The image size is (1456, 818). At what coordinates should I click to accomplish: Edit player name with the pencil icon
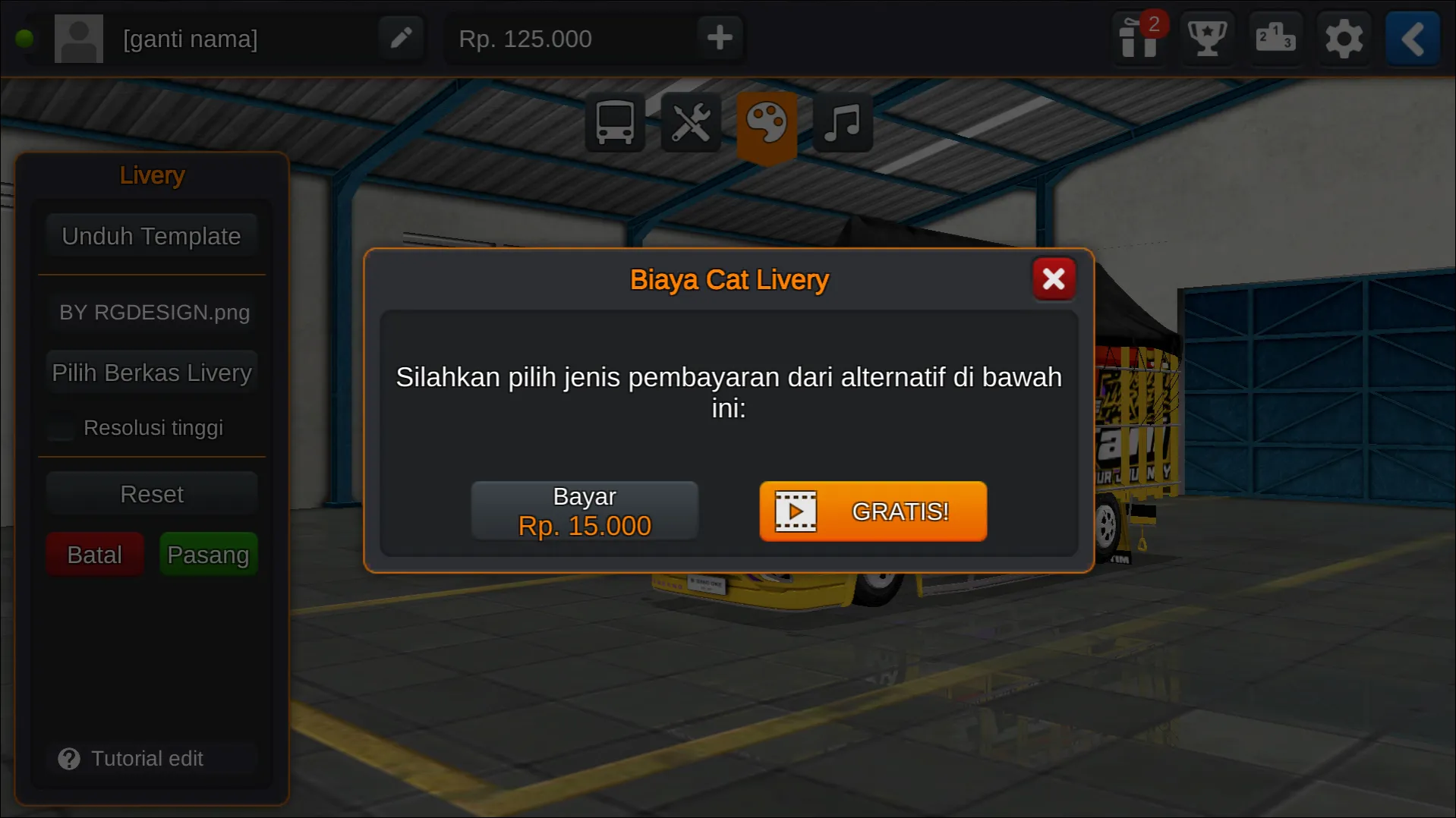402,37
